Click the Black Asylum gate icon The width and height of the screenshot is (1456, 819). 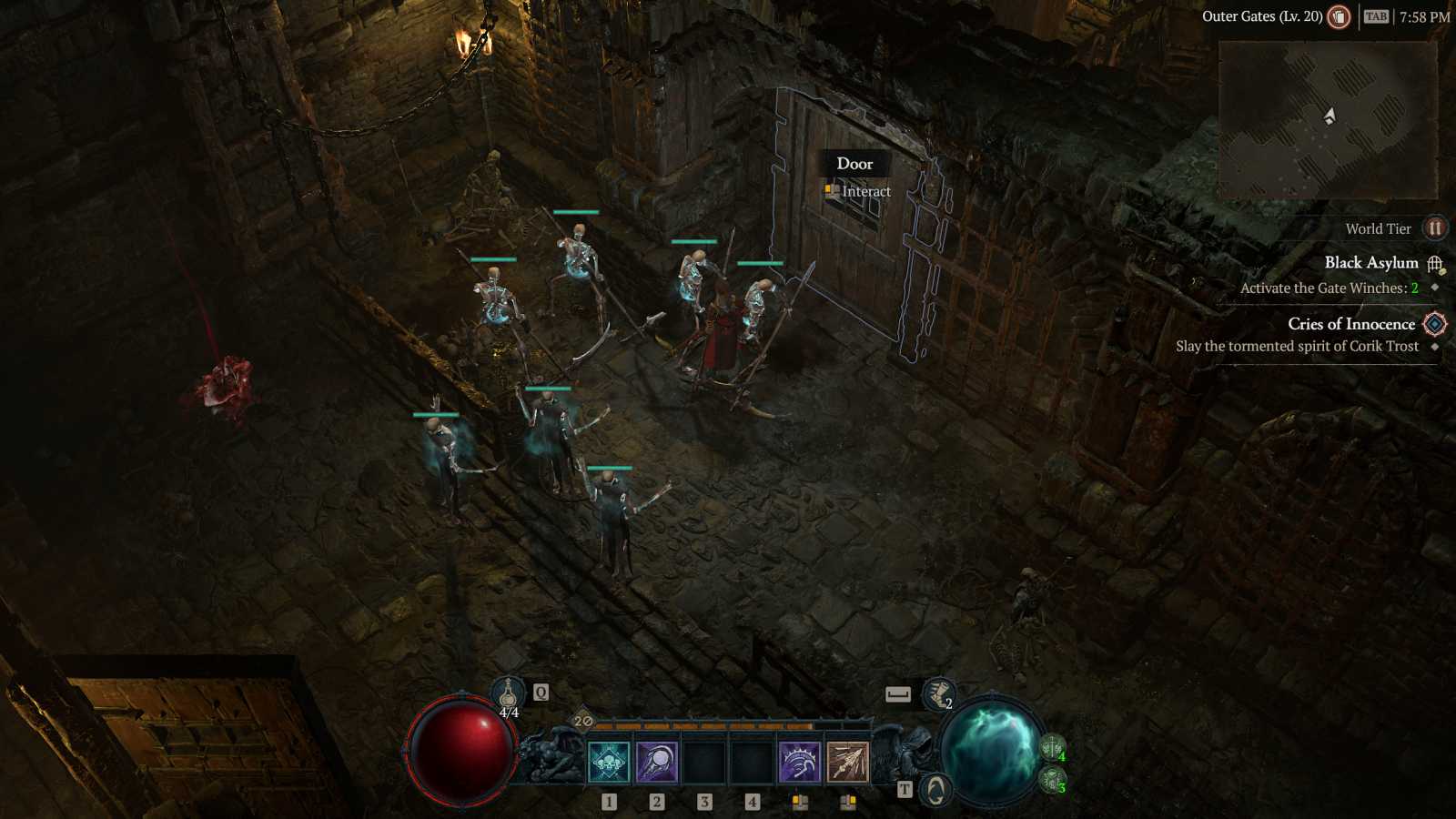point(1435,262)
